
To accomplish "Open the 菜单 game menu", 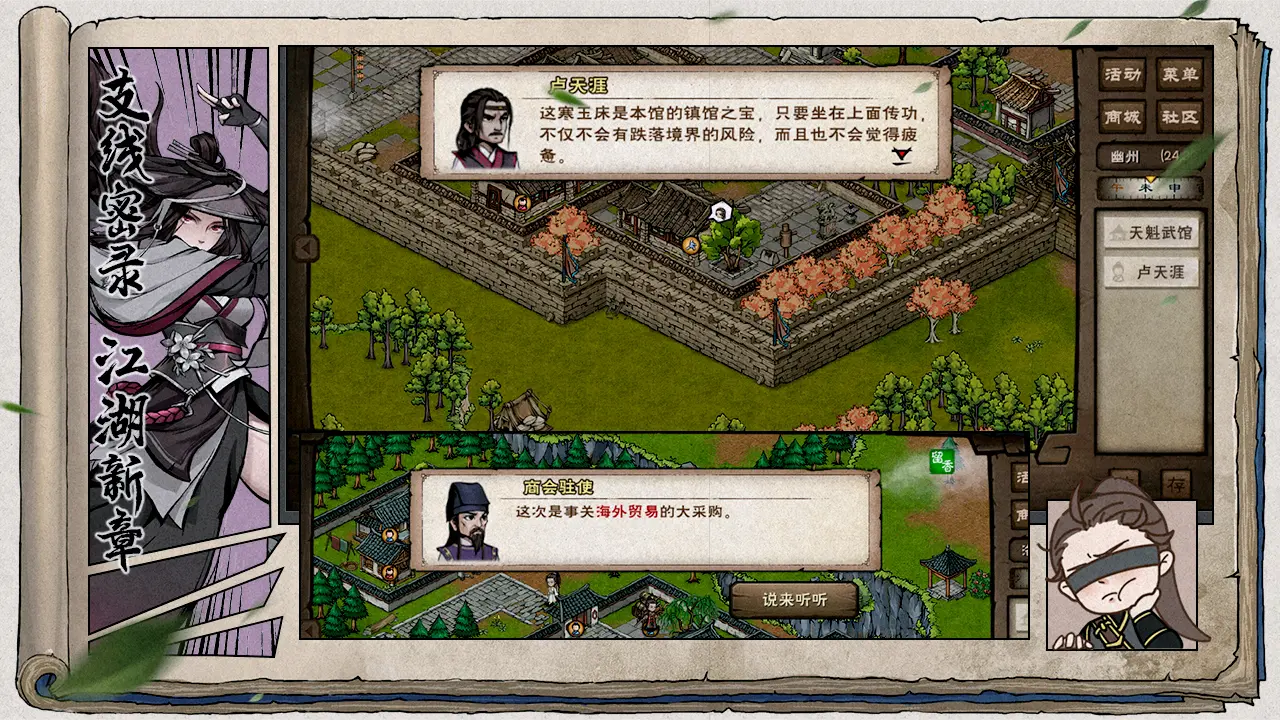I will click(1178, 75).
